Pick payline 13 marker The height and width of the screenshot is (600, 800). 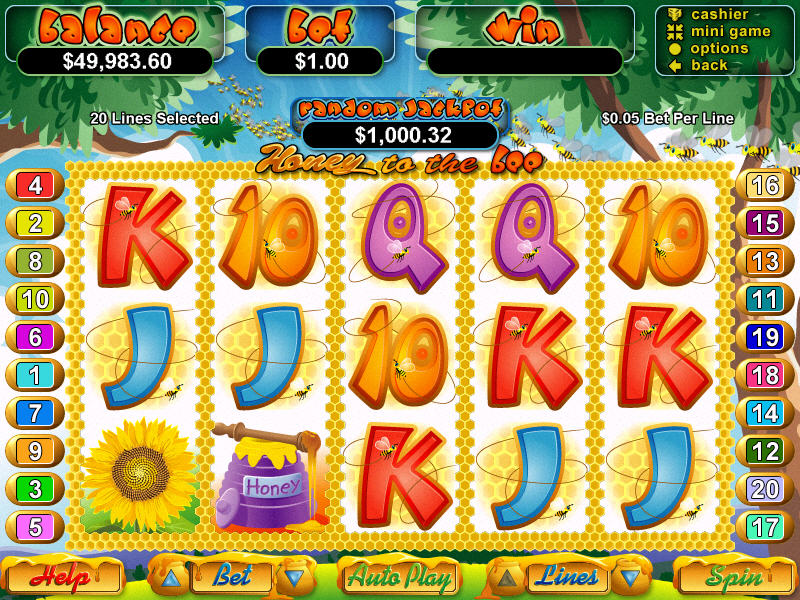point(765,262)
